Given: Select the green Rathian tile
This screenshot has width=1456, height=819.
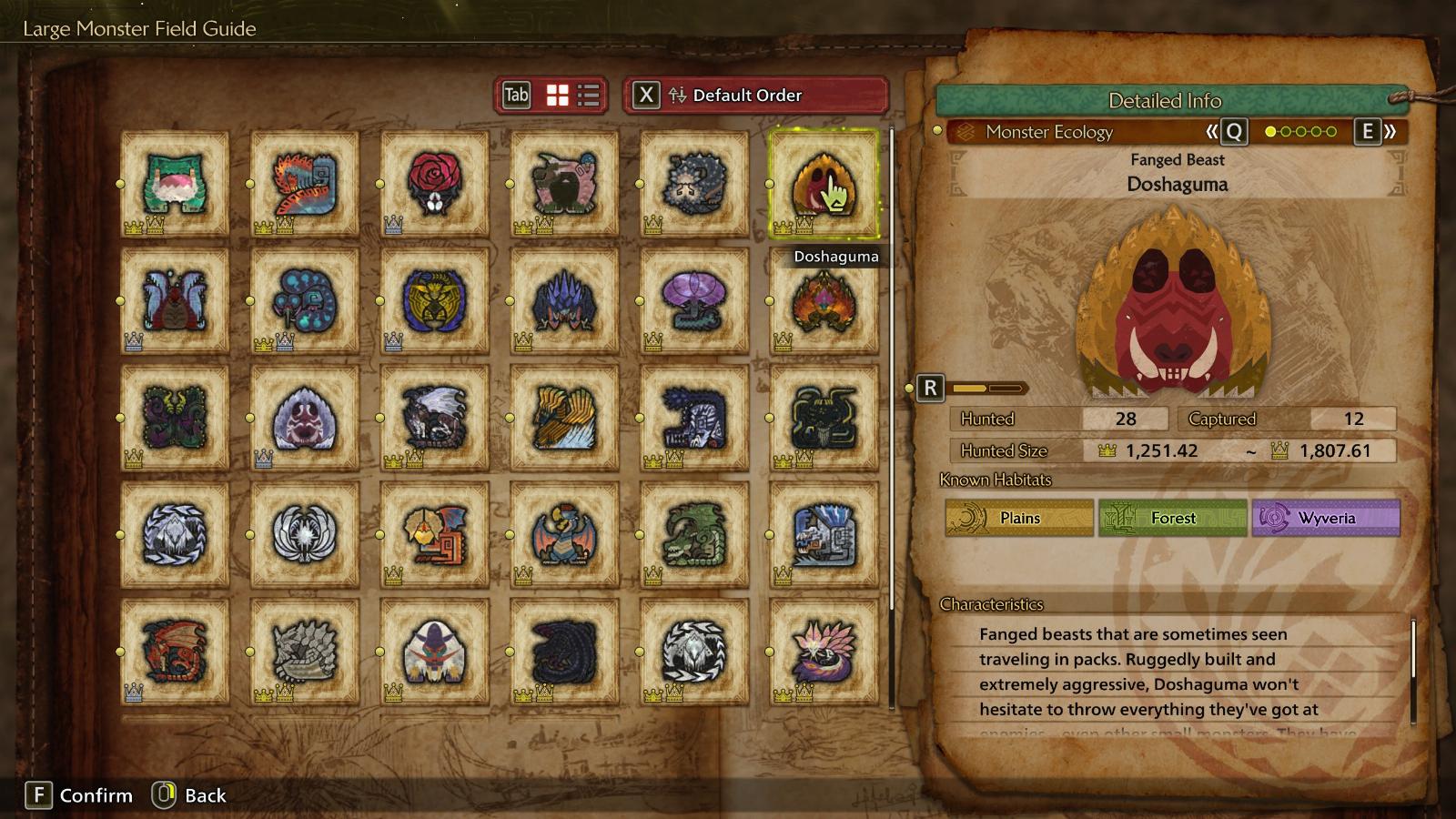Looking at the screenshot, I should [694, 534].
